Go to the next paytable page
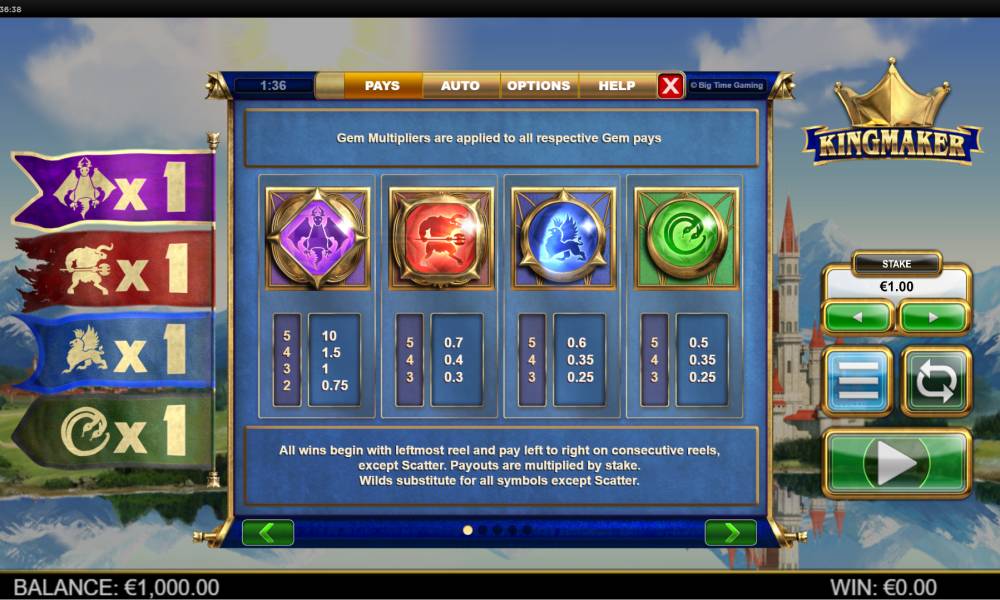This screenshot has height=600, width=1000. pos(730,532)
